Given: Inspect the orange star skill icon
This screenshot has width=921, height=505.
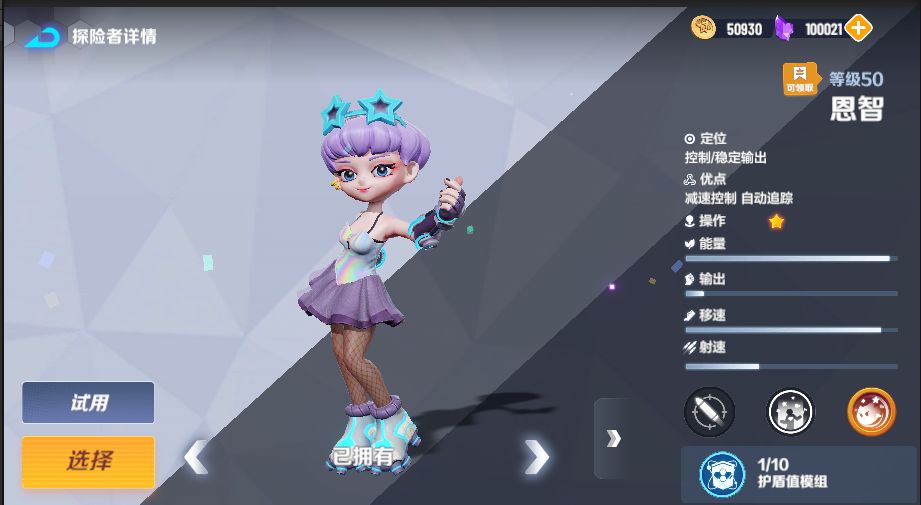Looking at the screenshot, I should [871, 411].
